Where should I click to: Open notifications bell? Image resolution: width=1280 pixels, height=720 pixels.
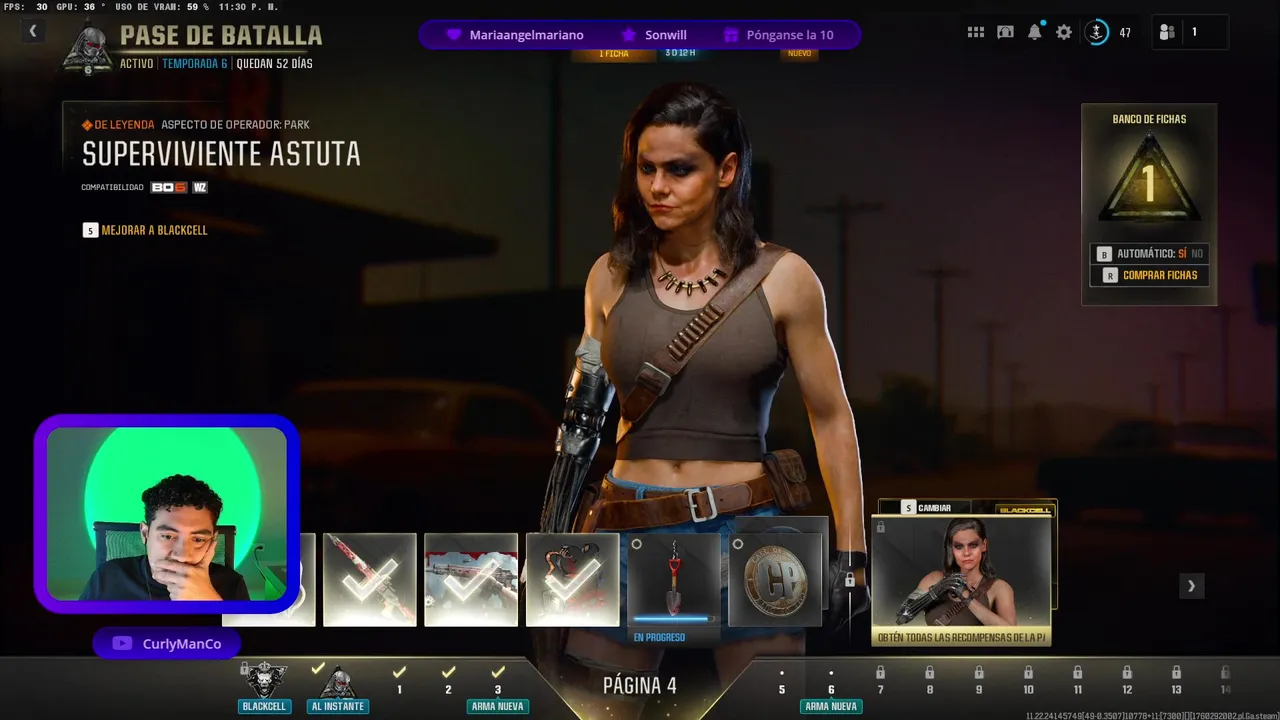tap(1035, 32)
